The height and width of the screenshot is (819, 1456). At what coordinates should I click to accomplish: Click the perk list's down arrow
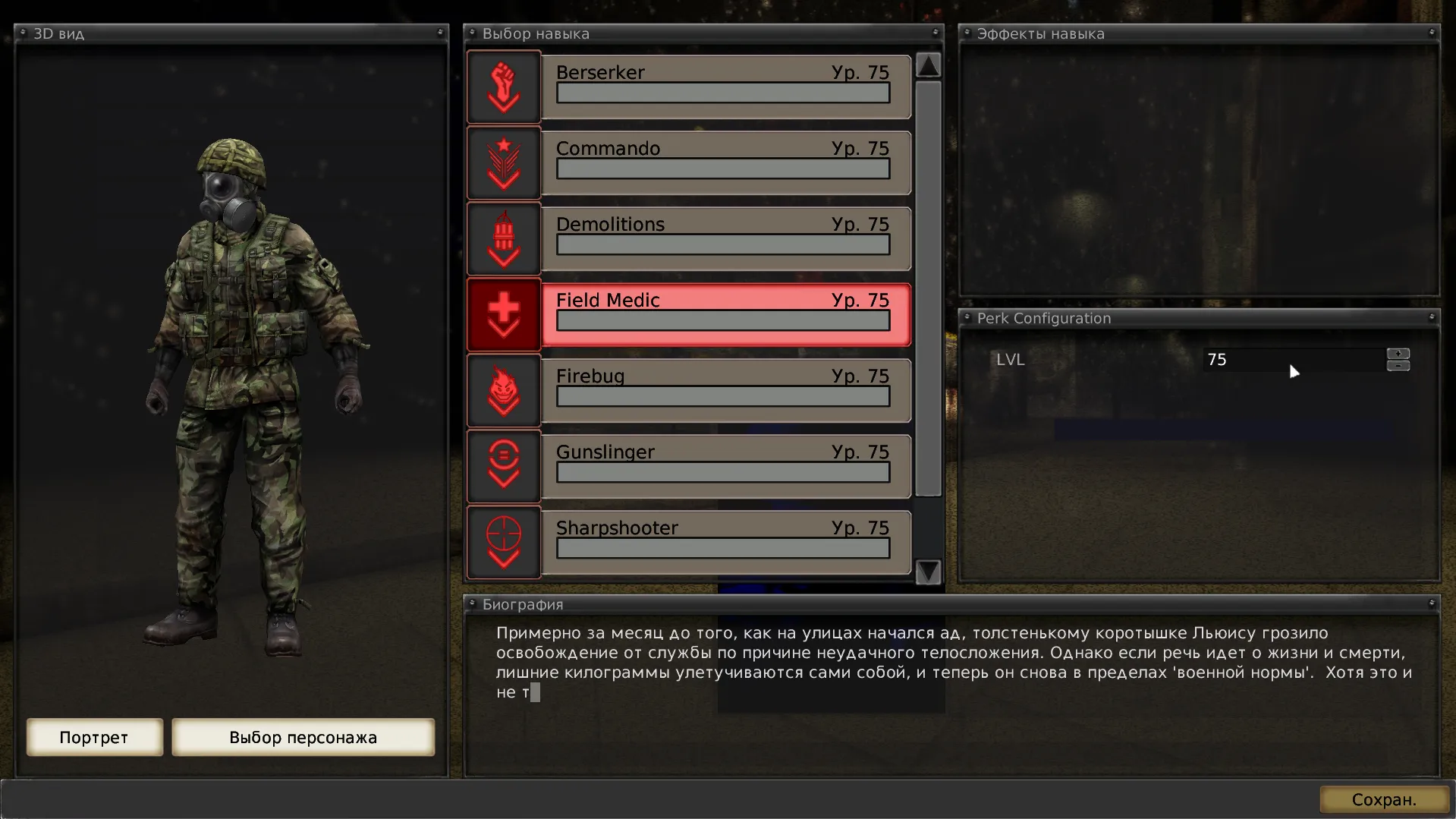coord(928,571)
